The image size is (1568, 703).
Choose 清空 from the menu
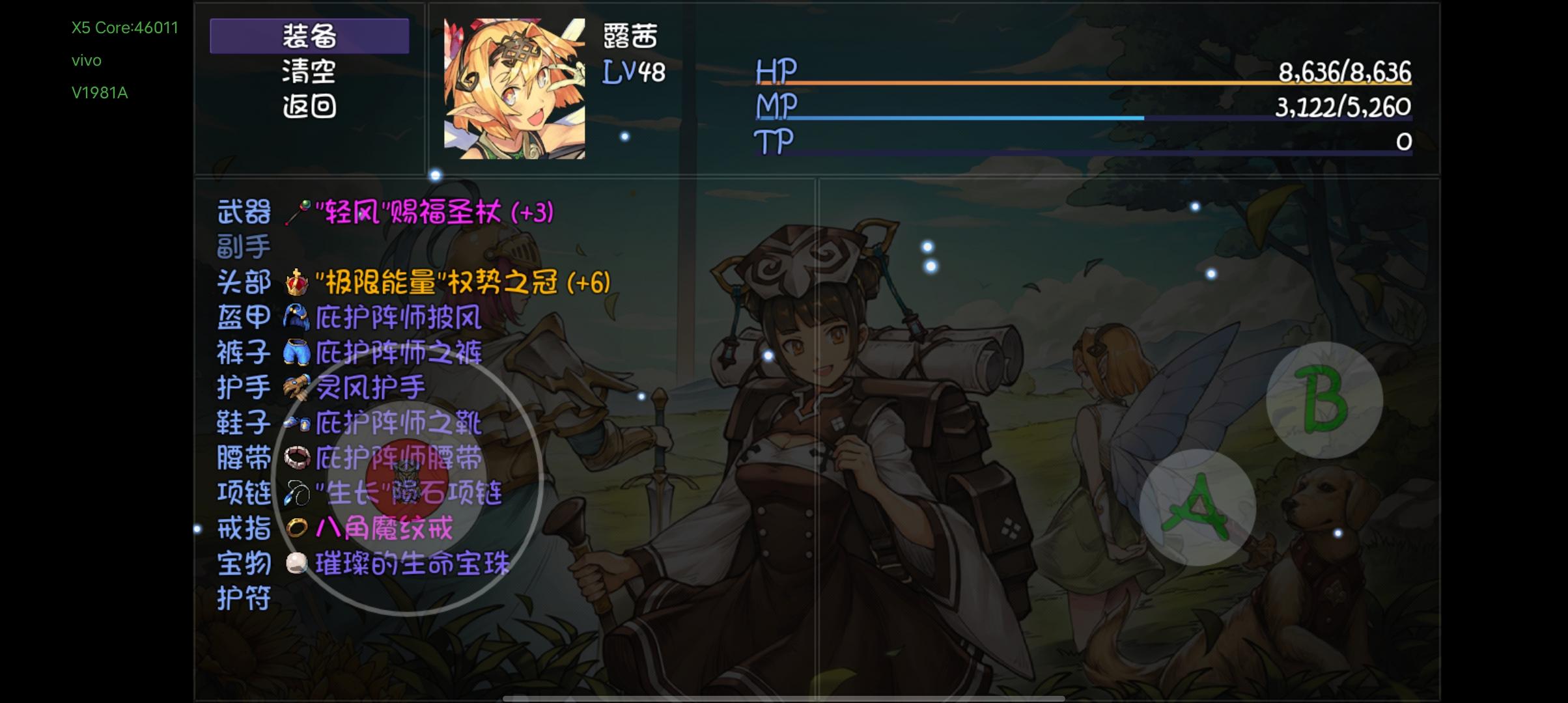[309, 74]
